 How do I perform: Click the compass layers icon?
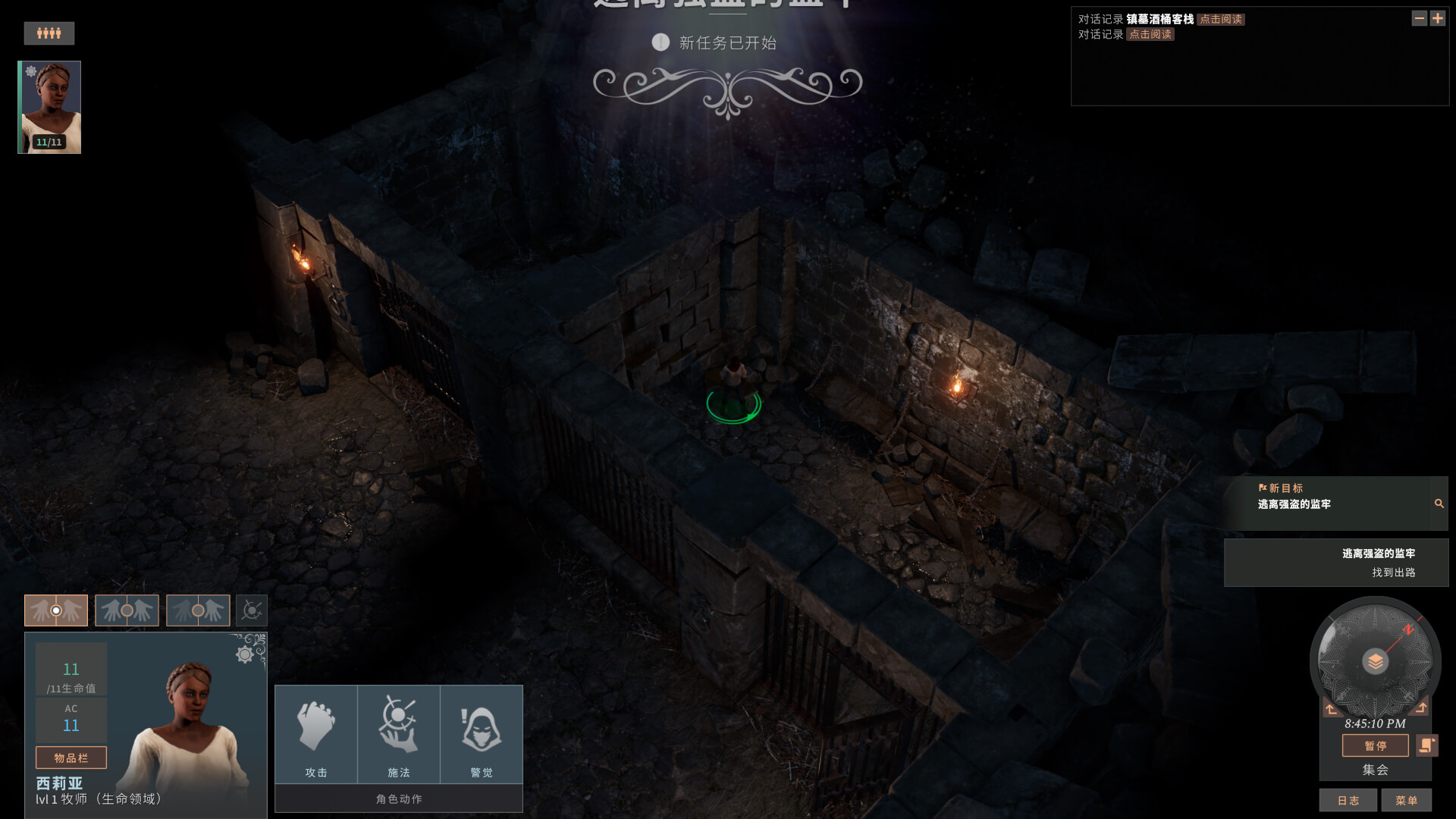click(x=1375, y=661)
